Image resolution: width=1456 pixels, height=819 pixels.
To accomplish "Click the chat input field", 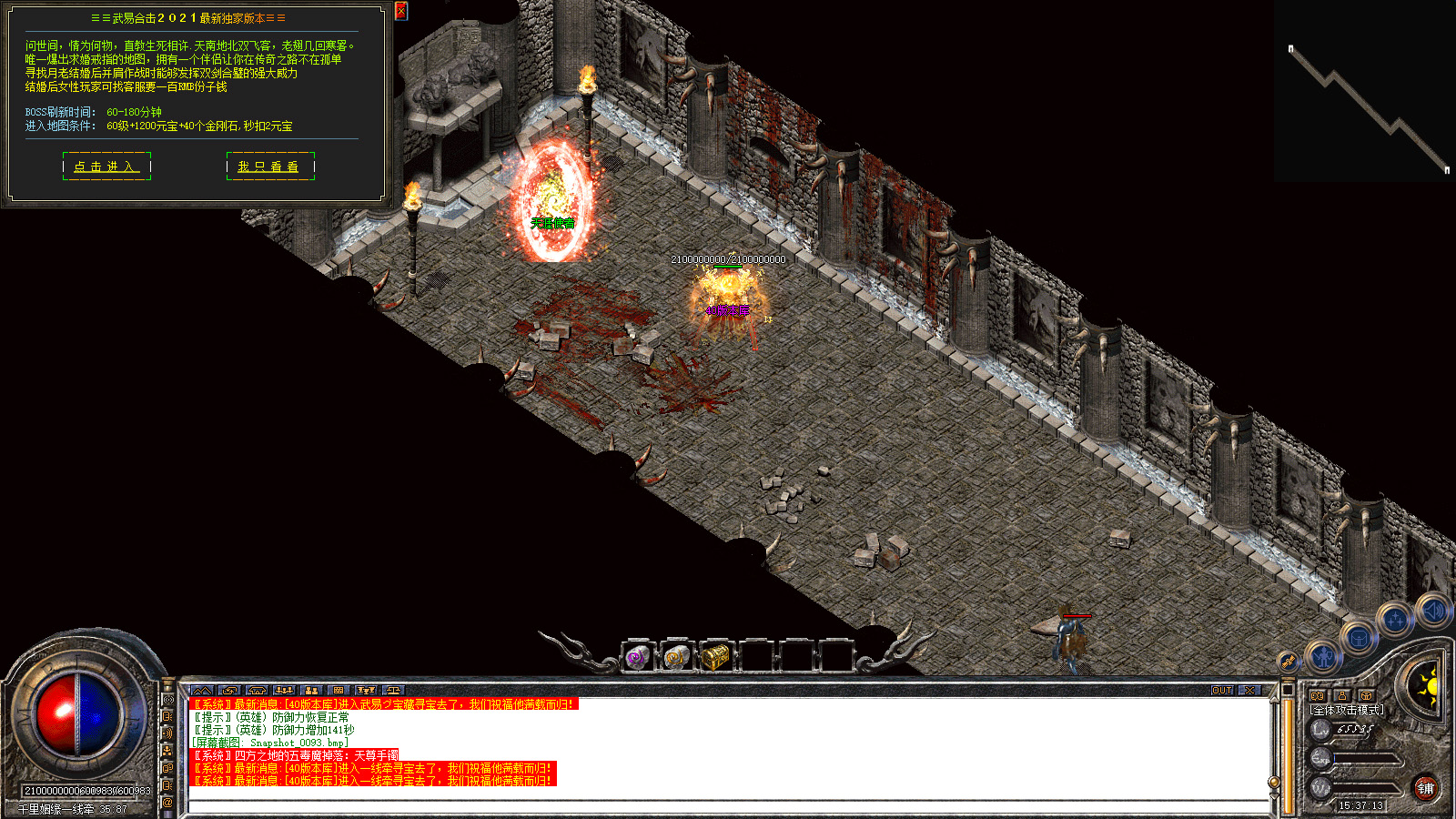I will point(728,806).
